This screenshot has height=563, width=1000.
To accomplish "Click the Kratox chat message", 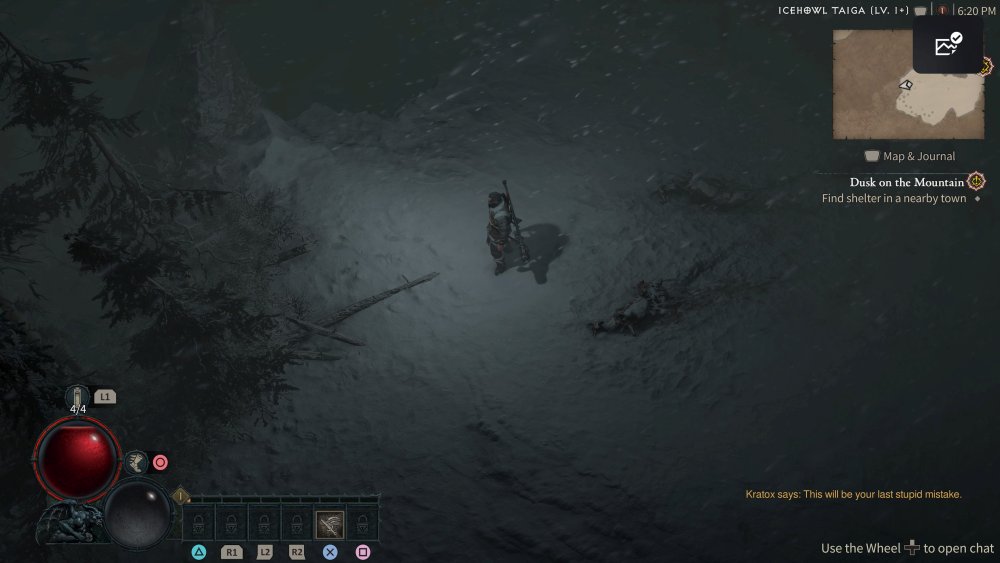I will tap(853, 494).
